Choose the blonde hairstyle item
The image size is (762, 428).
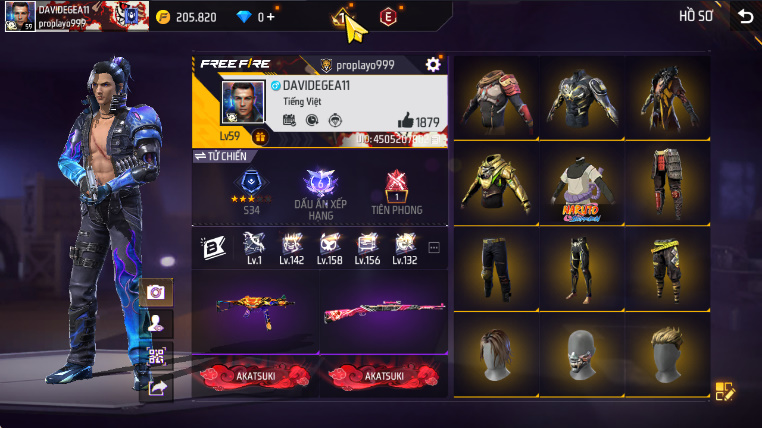(668, 355)
